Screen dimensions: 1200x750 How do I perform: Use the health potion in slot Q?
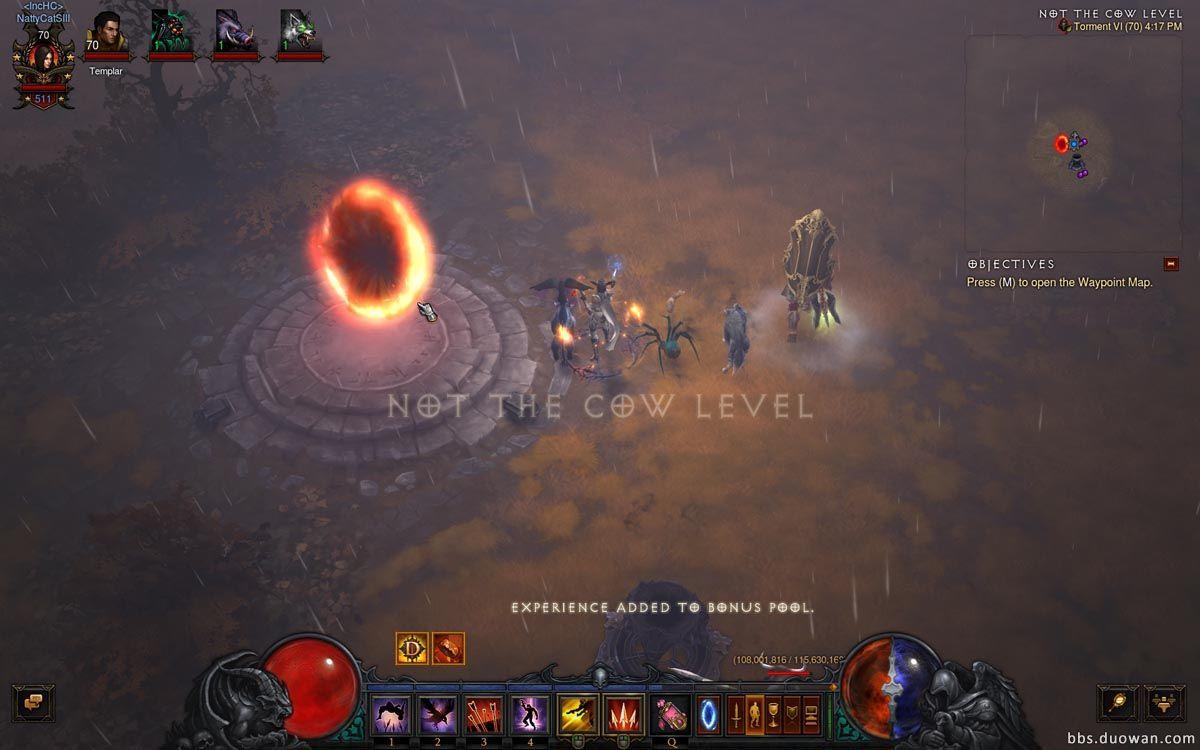click(671, 714)
